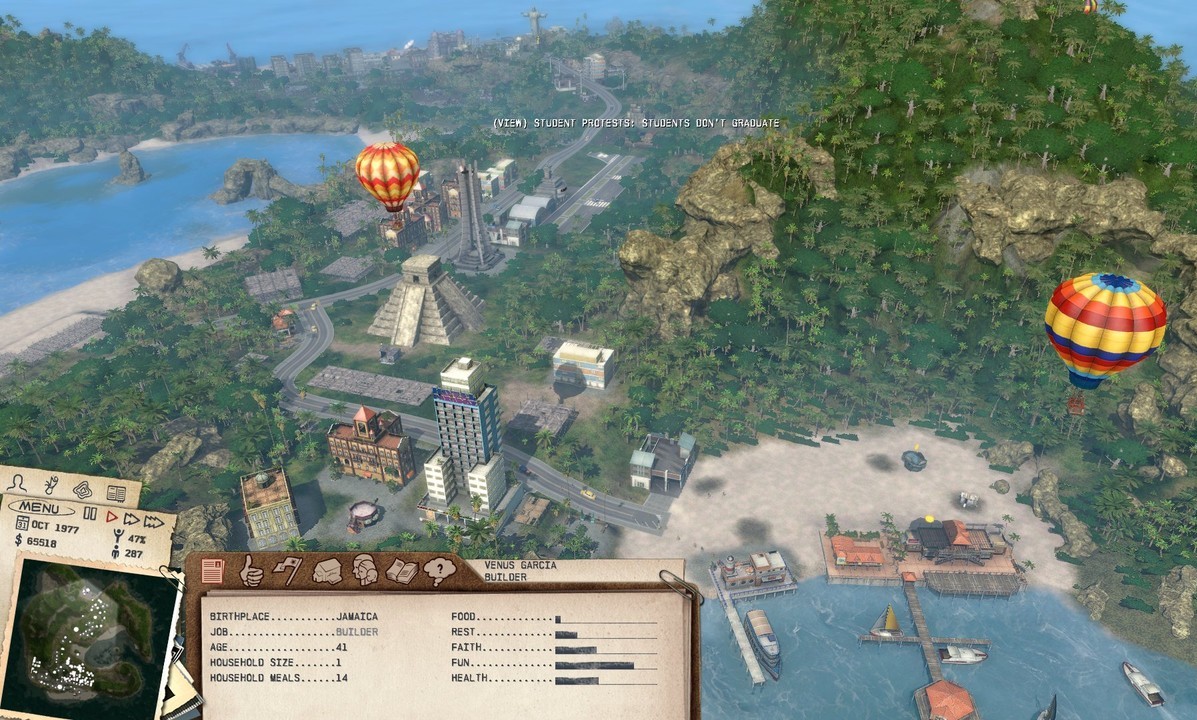The height and width of the screenshot is (720, 1197).
Task: Switch to citizen overview document tab
Action: (x=212, y=571)
